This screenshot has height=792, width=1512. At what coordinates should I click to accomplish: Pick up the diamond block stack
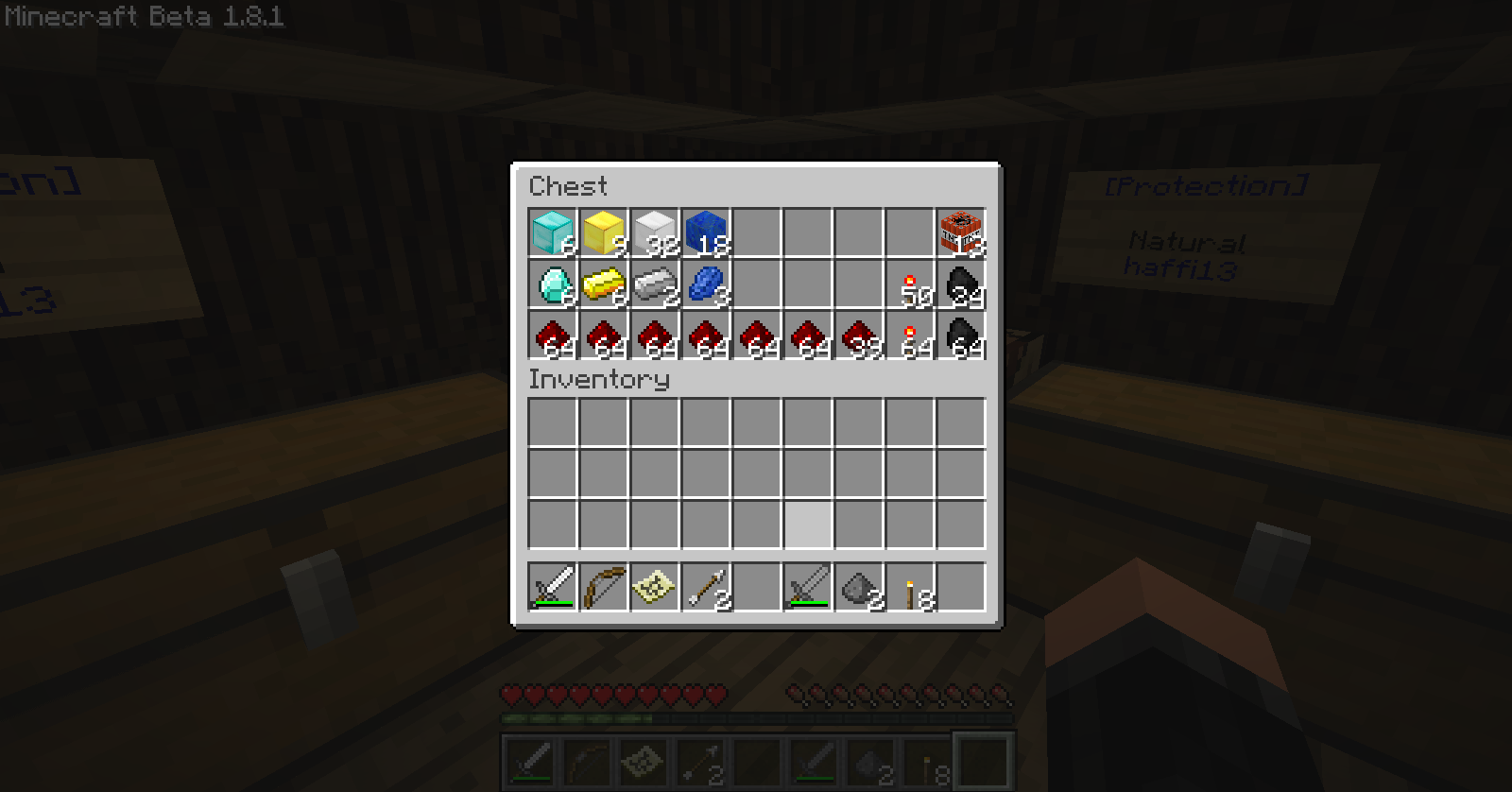tap(553, 232)
